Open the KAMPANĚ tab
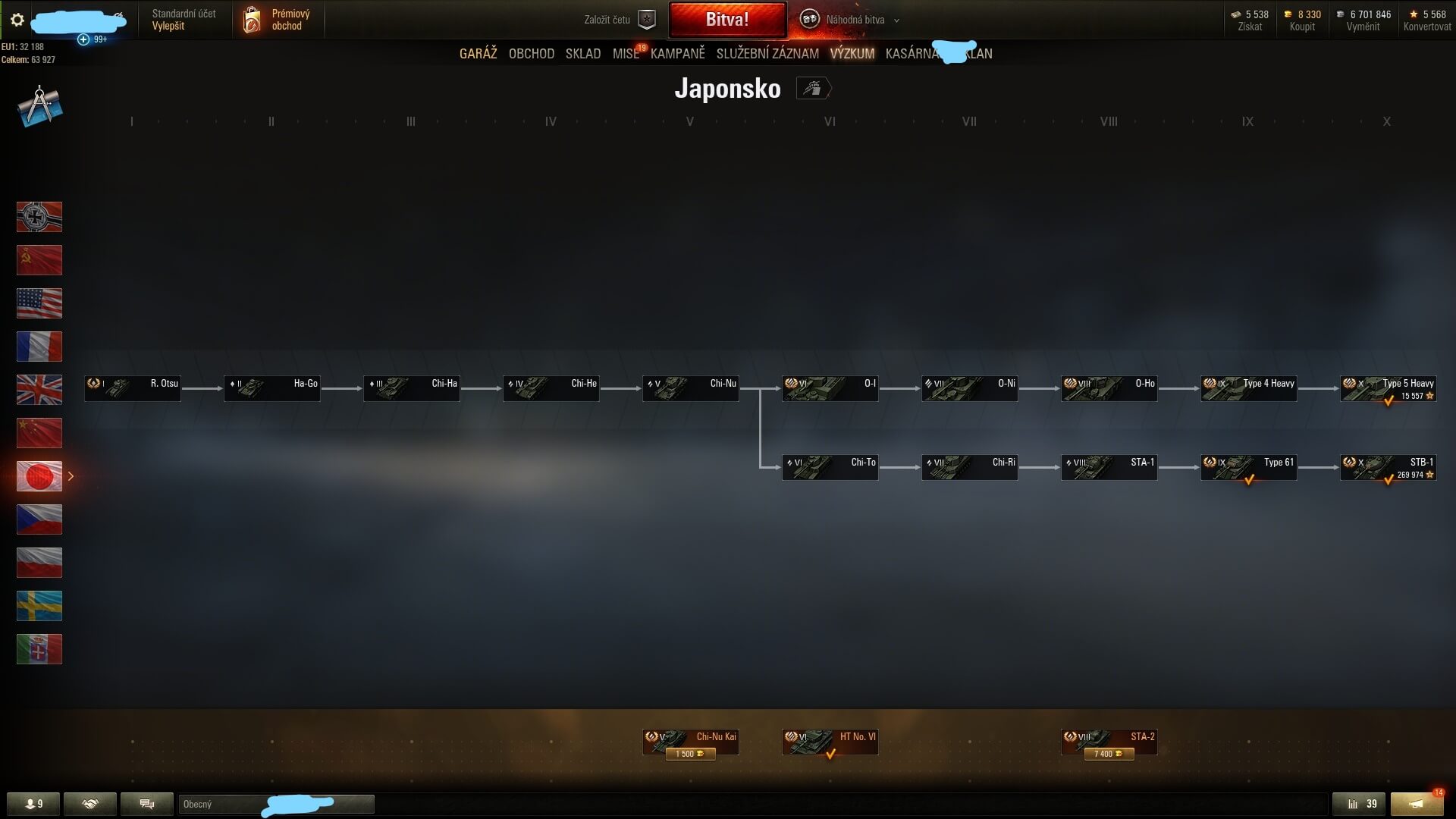Viewport: 1456px width, 819px height. (677, 54)
